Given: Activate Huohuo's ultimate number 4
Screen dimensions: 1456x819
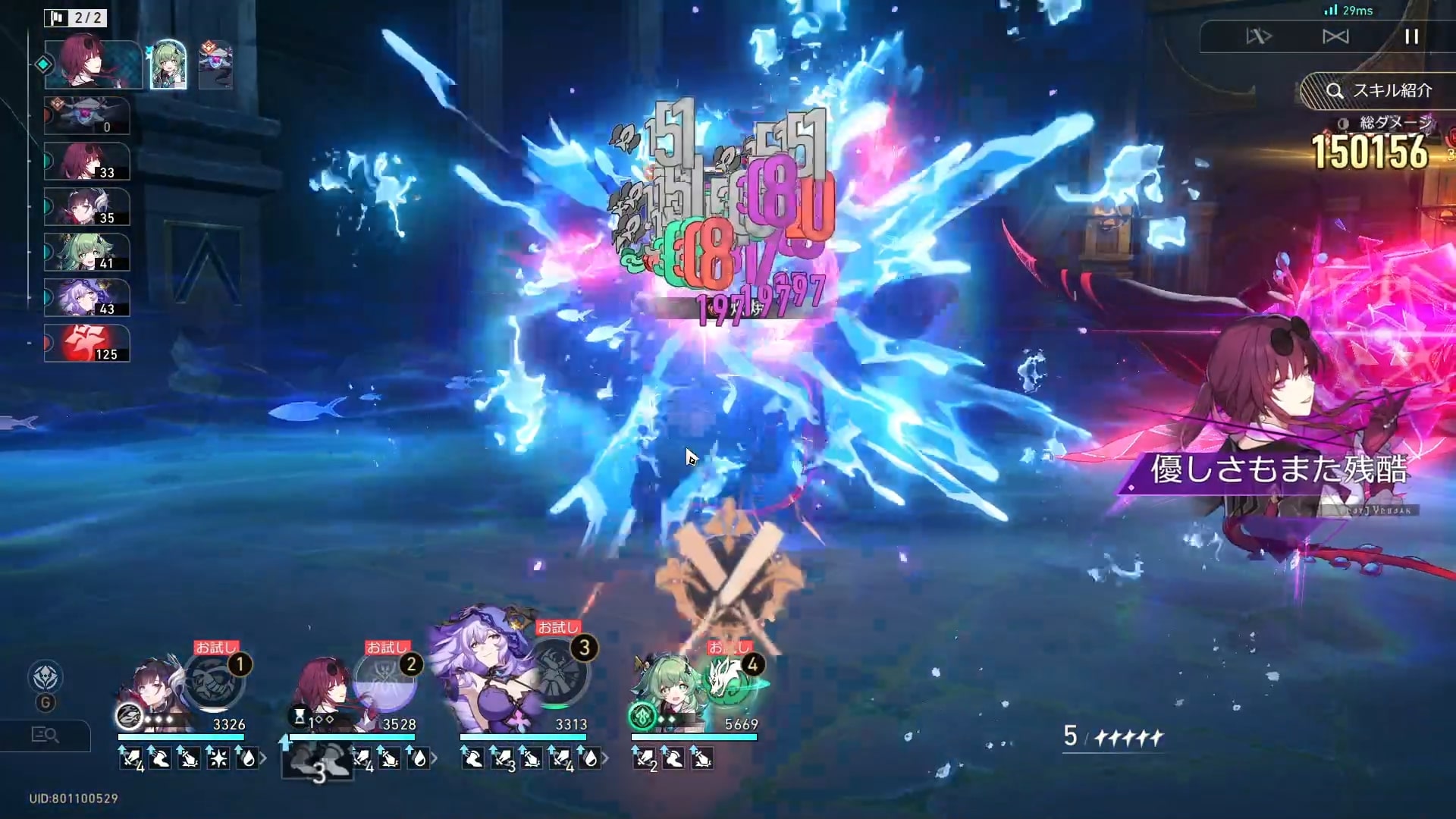Looking at the screenshot, I should pyautogui.click(x=730, y=680).
